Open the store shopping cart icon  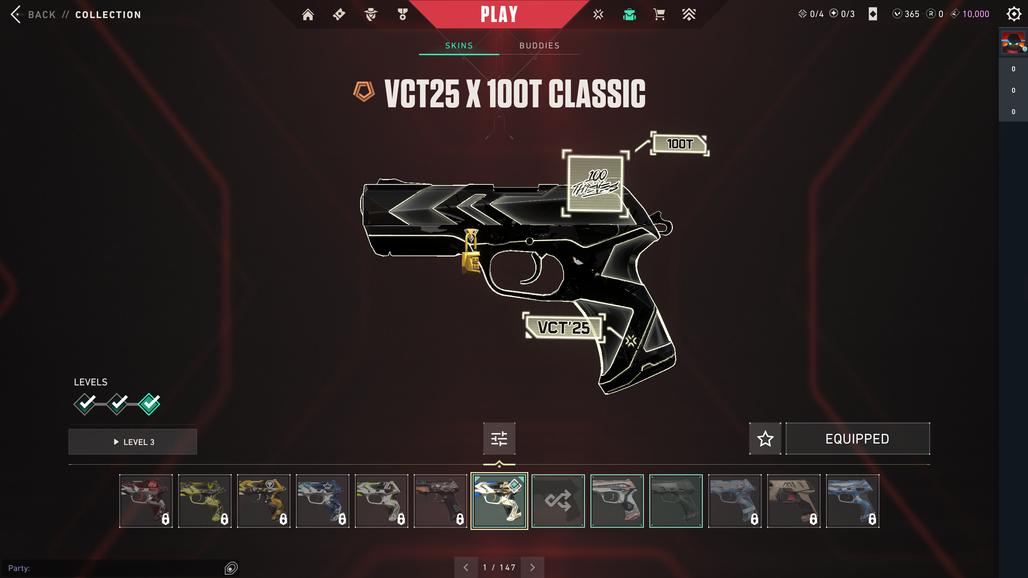coord(659,15)
